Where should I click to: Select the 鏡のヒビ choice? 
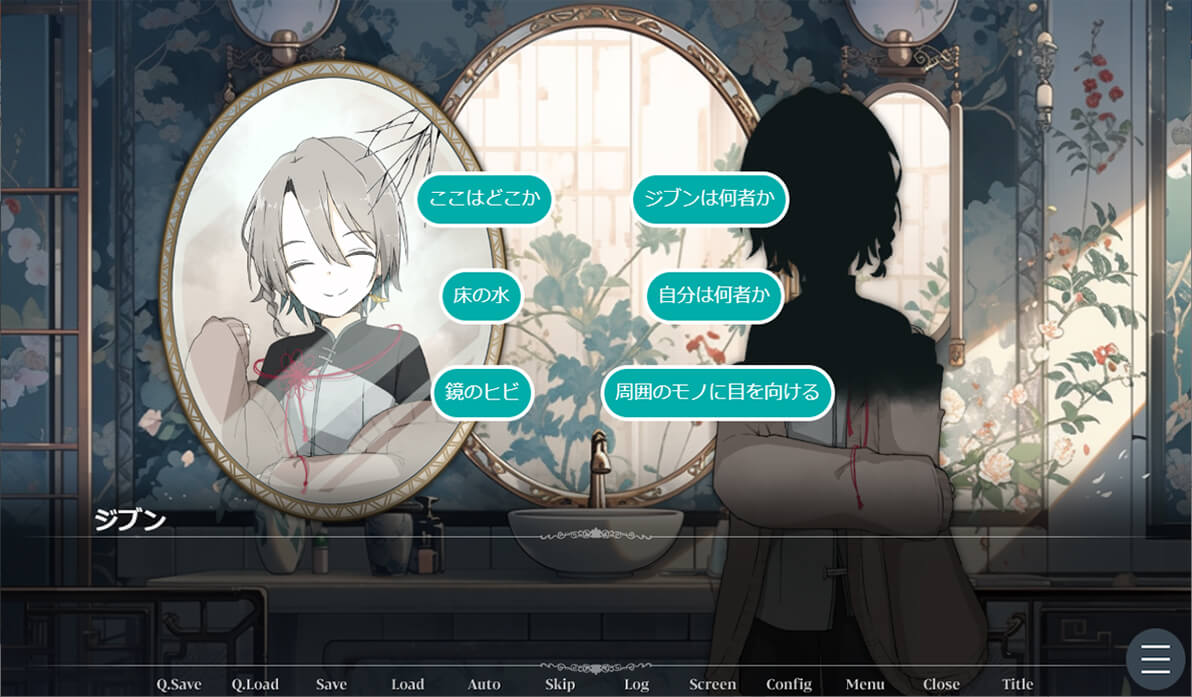pyautogui.click(x=482, y=392)
